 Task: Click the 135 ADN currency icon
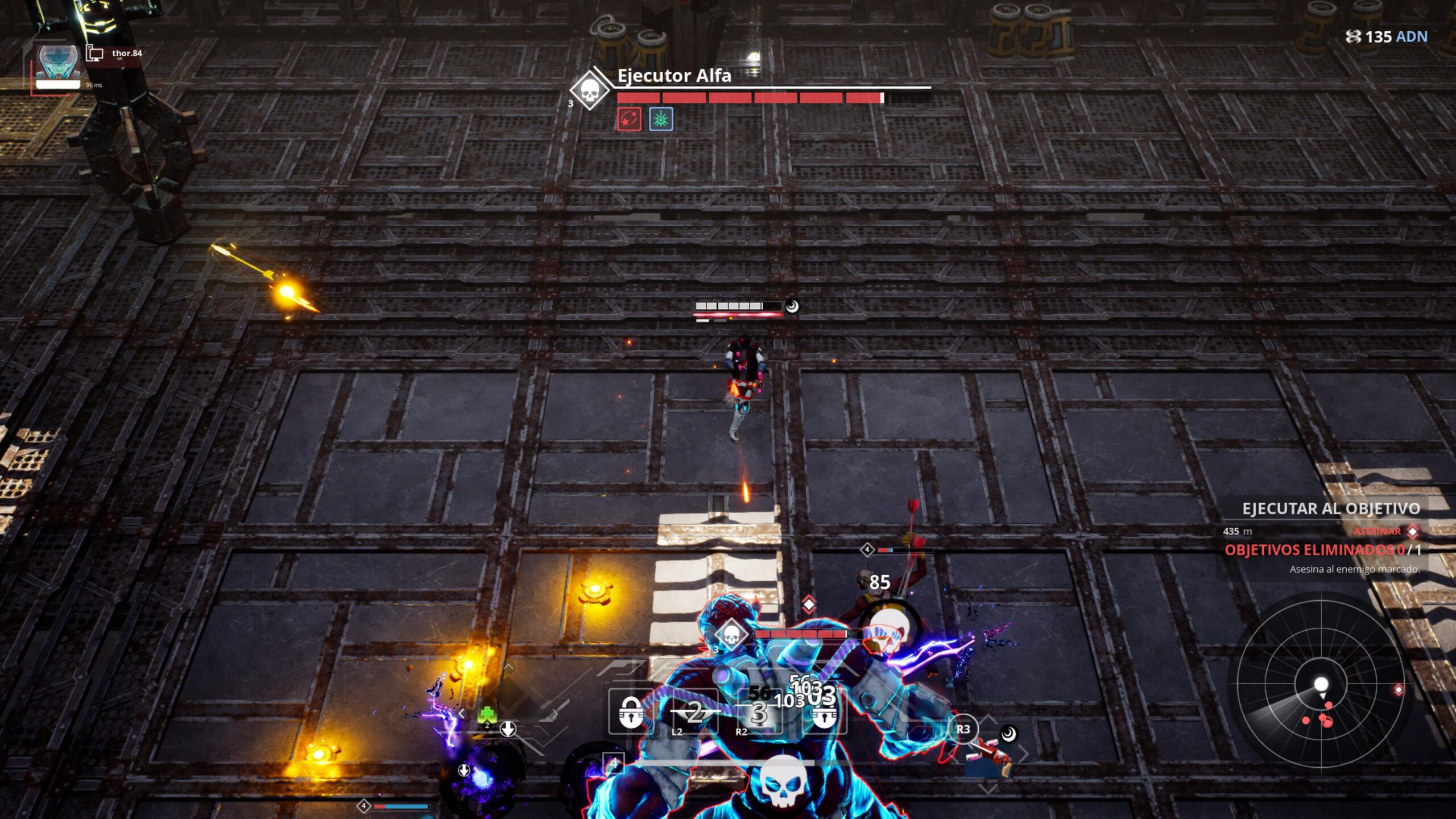1354,37
